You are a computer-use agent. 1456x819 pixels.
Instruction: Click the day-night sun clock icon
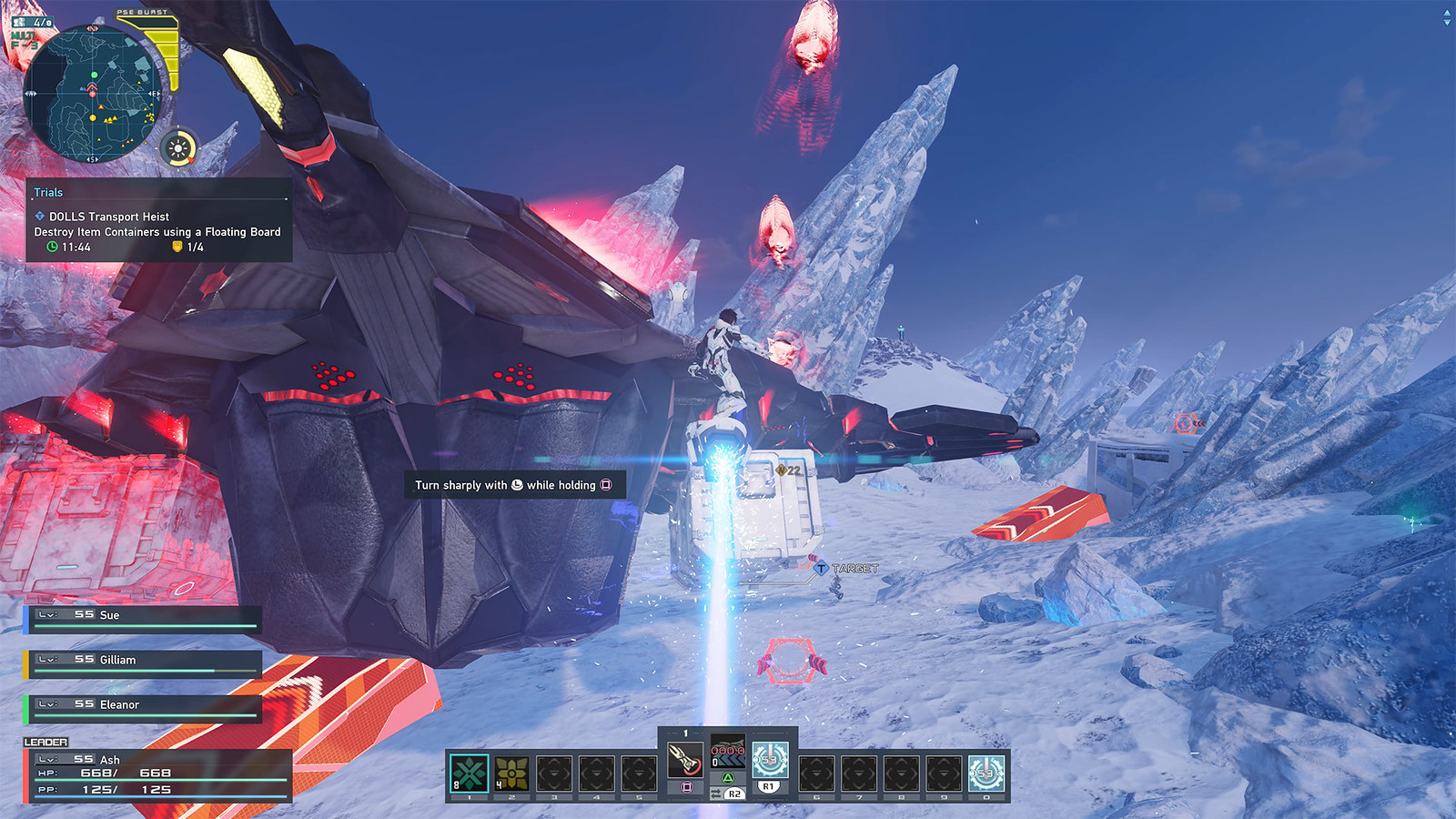click(x=179, y=148)
